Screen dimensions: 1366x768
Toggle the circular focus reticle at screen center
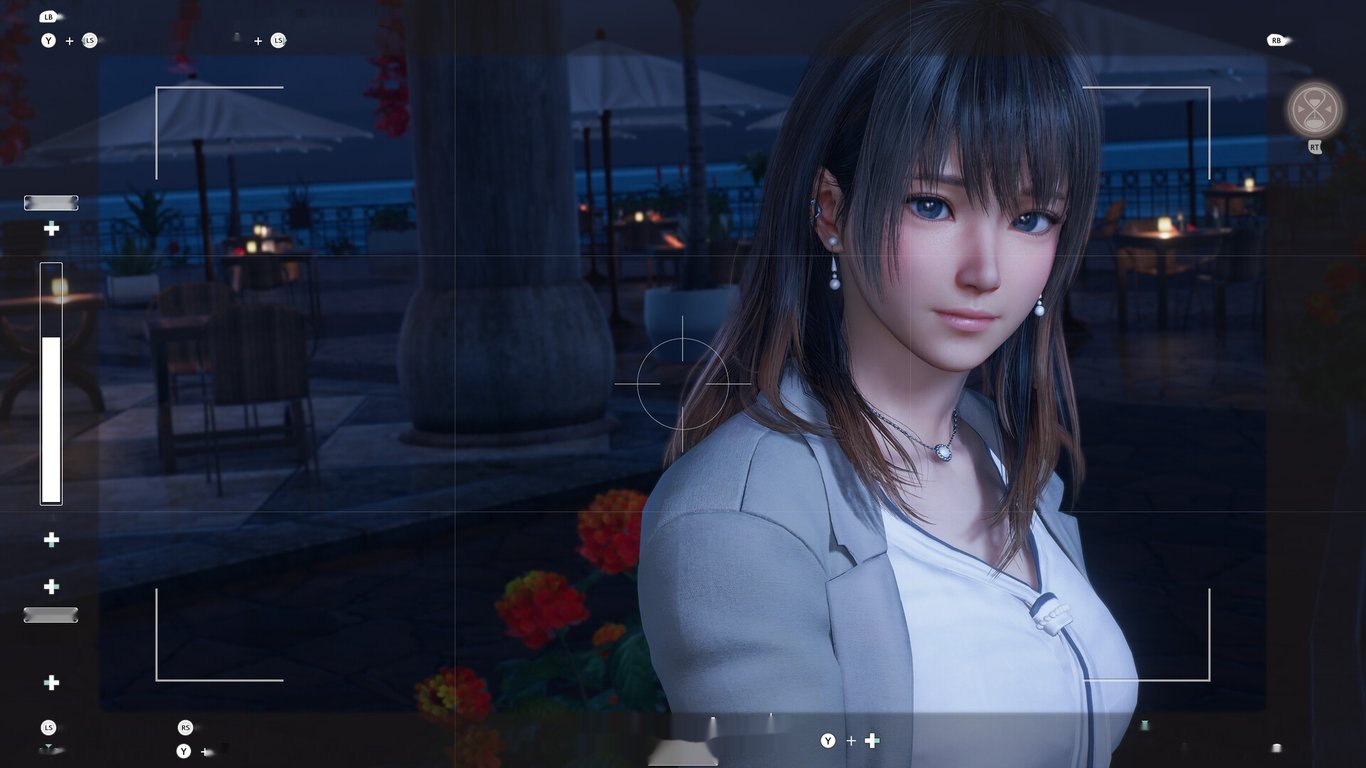pyautogui.click(x=684, y=385)
